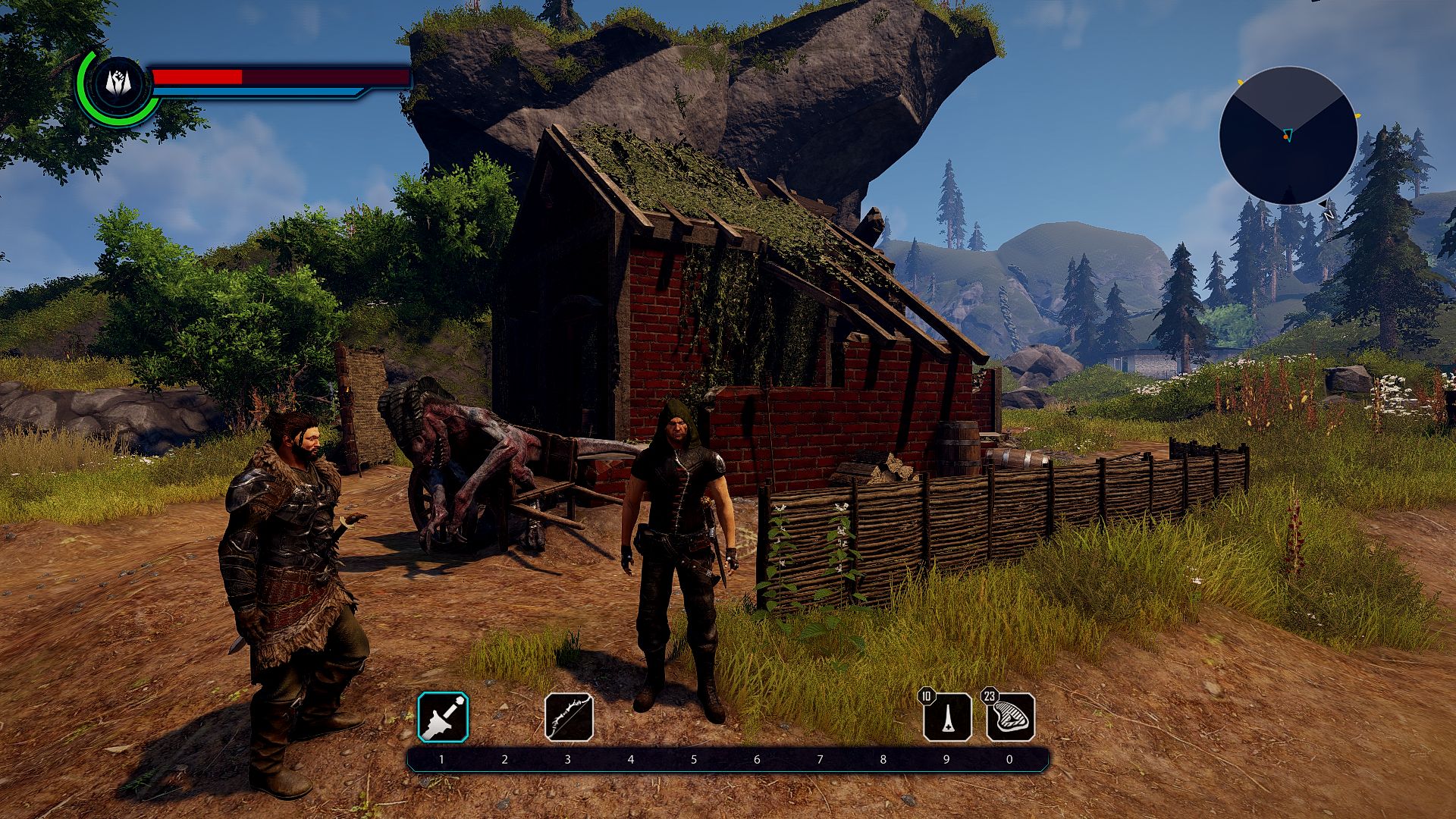Use the healing potion with count 10
This screenshot has width=1456, height=819.
[x=947, y=717]
